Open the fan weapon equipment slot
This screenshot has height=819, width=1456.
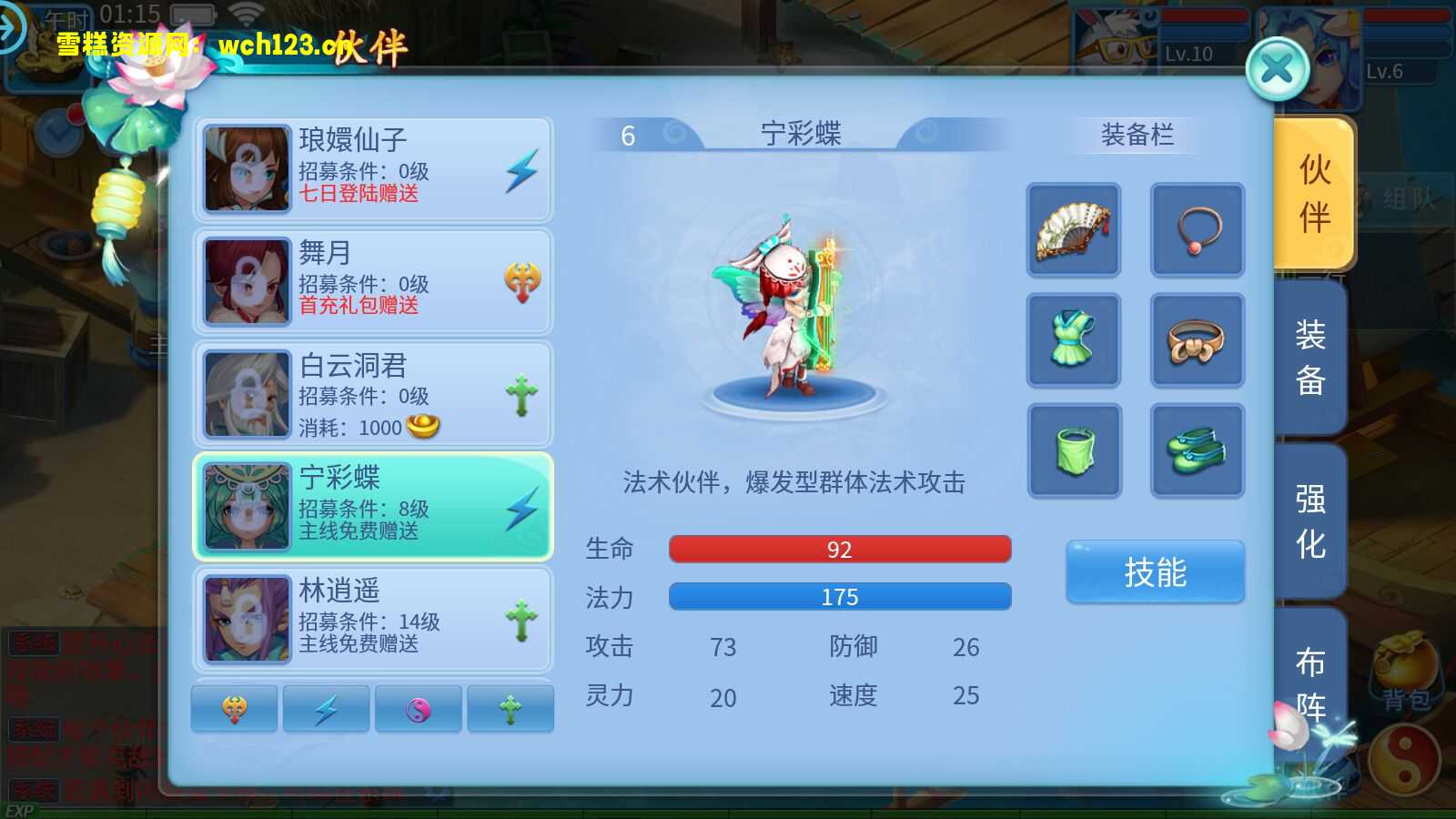tap(1074, 229)
